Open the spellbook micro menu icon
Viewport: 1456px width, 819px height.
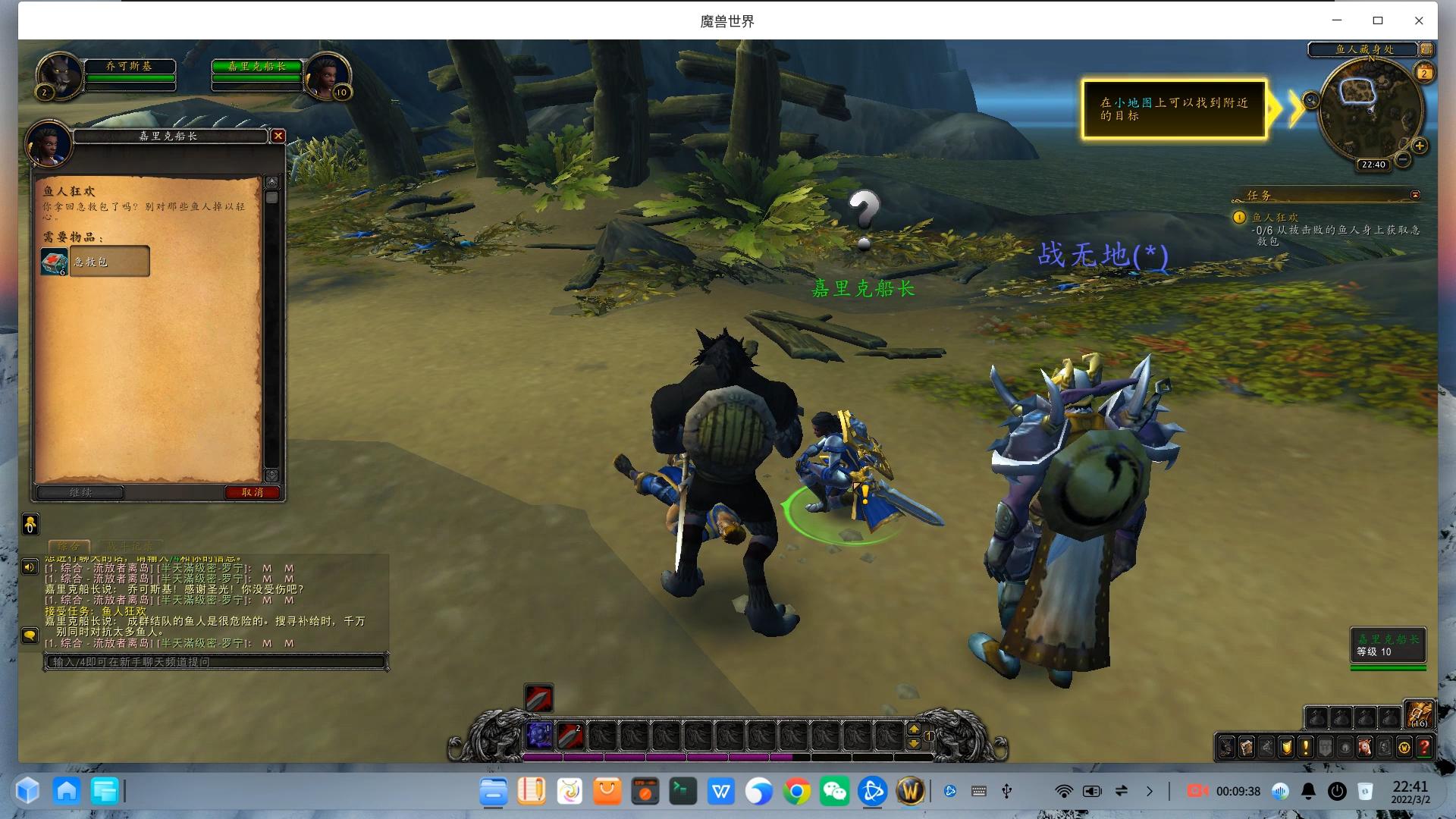coord(1247,748)
